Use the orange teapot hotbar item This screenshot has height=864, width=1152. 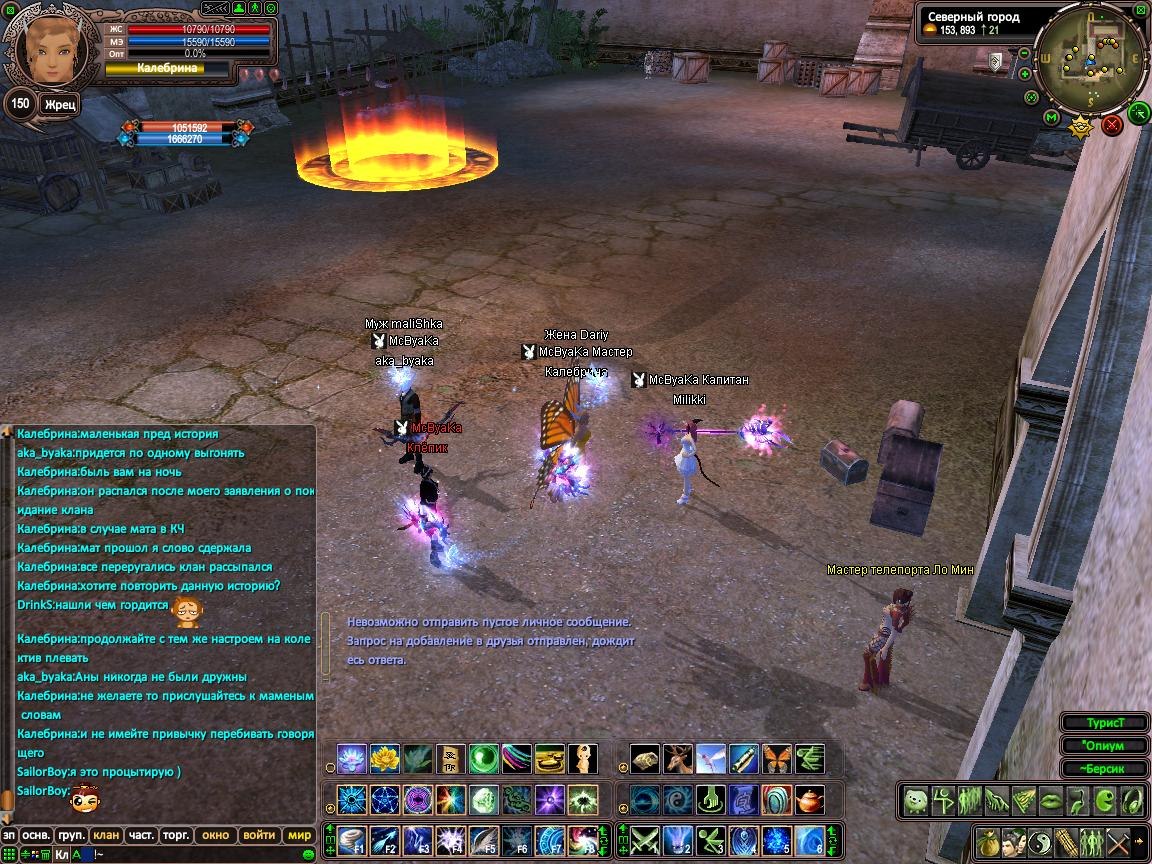click(810, 800)
